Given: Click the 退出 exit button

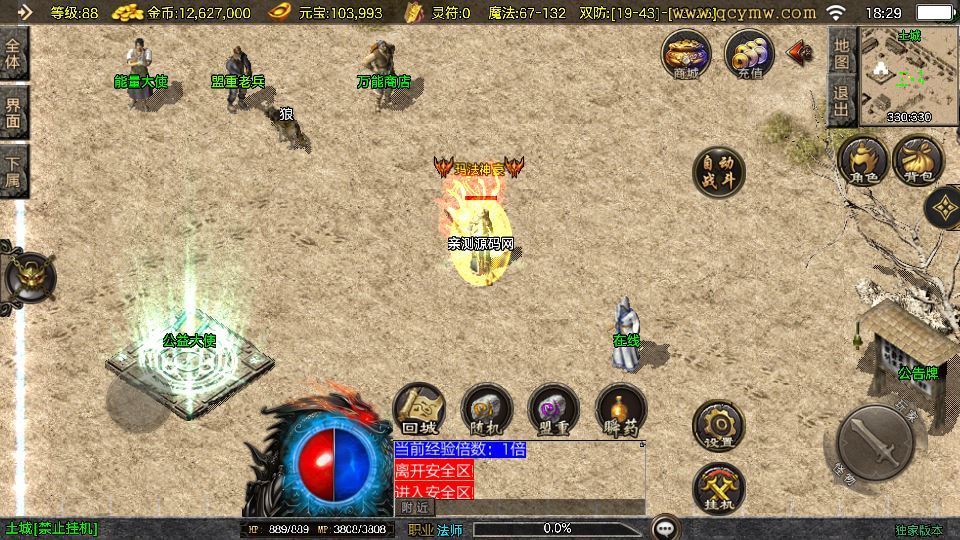Looking at the screenshot, I should (842, 104).
